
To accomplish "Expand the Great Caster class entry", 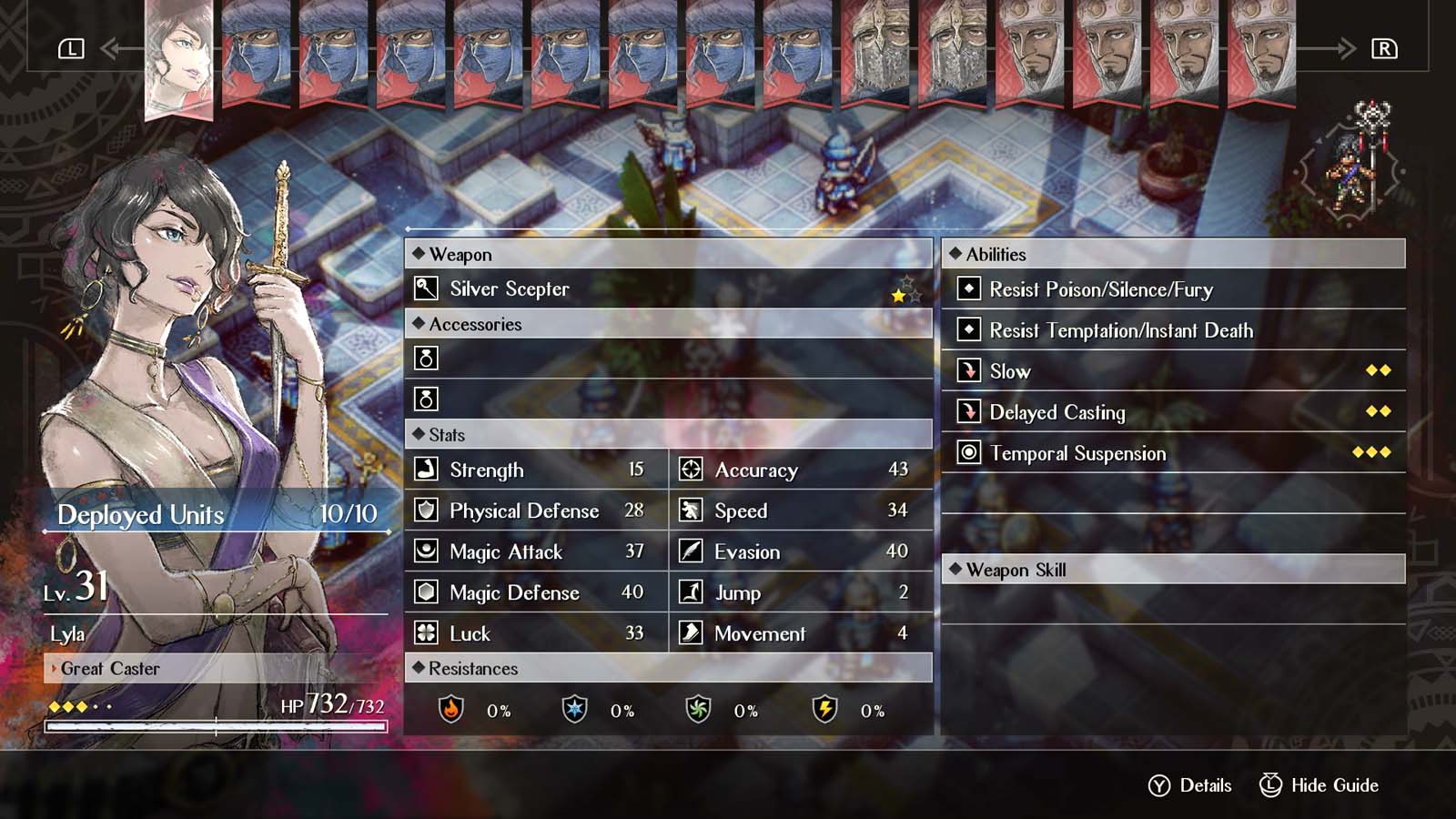I will point(109,669).
